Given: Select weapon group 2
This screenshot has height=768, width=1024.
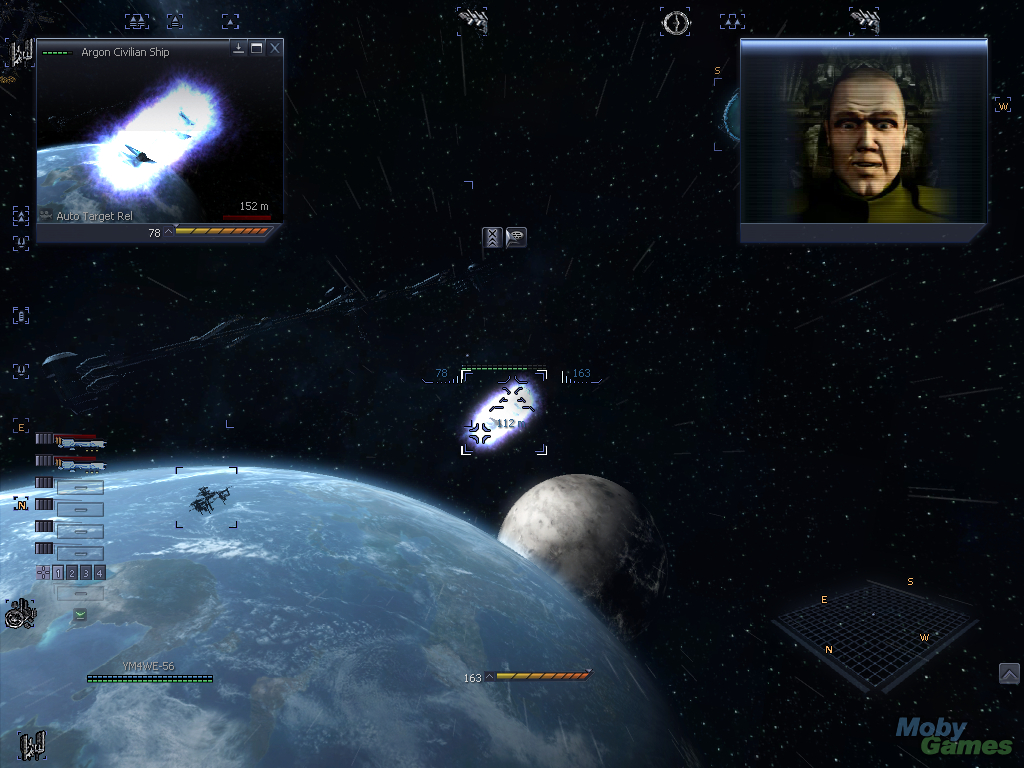Looking at the screenshot, I should (x=72, y=573).
